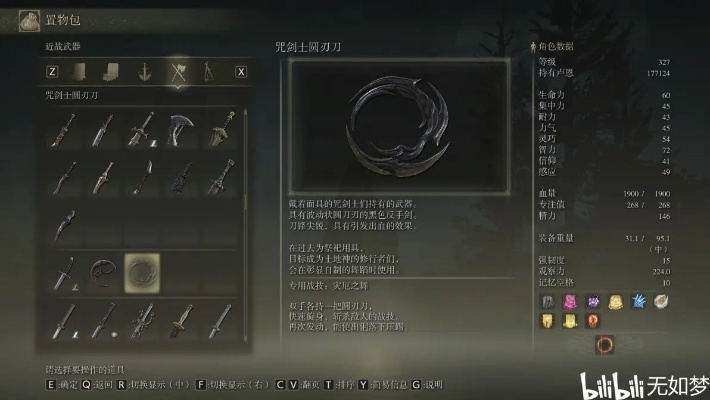Select the highlighted Curseblade's Cirque ring blade slot

click(143, 272)
